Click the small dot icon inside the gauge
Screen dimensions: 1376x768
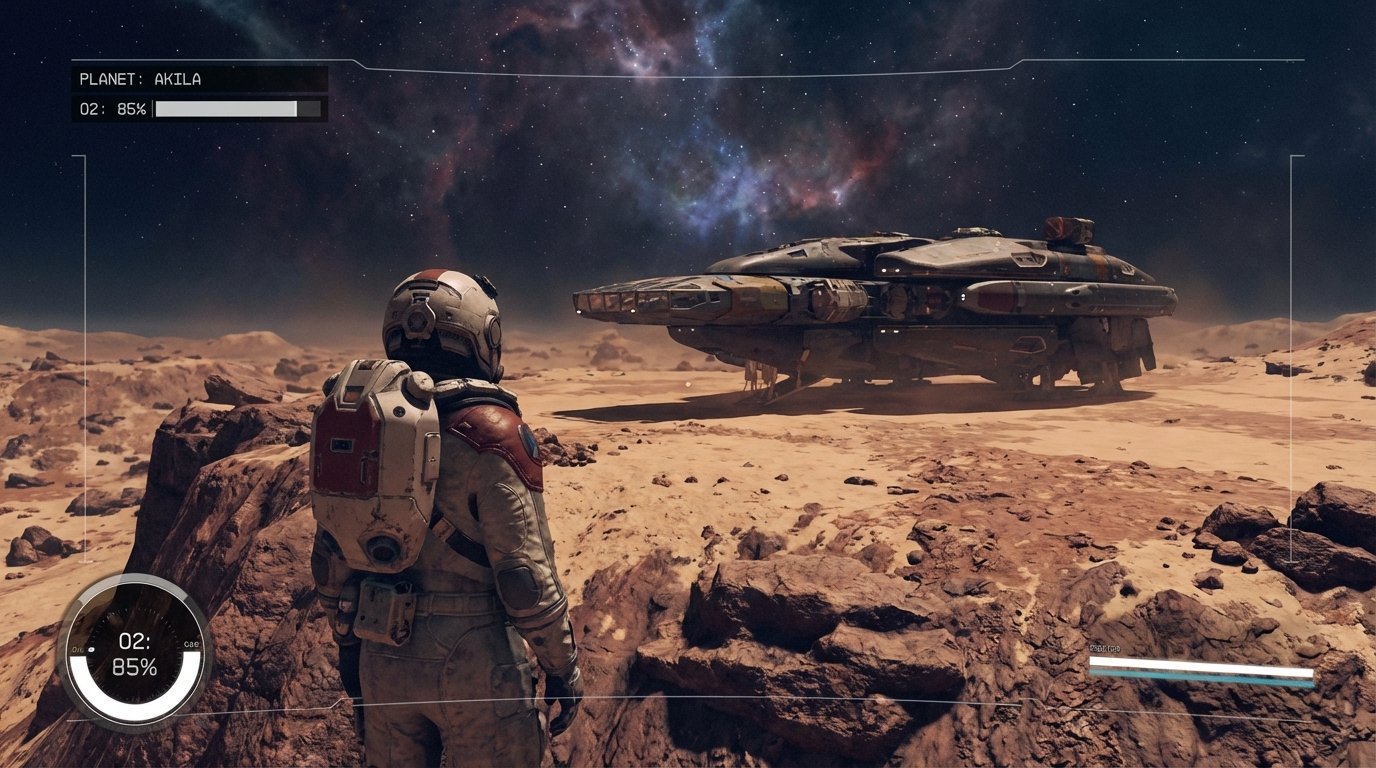coord(91,648)
